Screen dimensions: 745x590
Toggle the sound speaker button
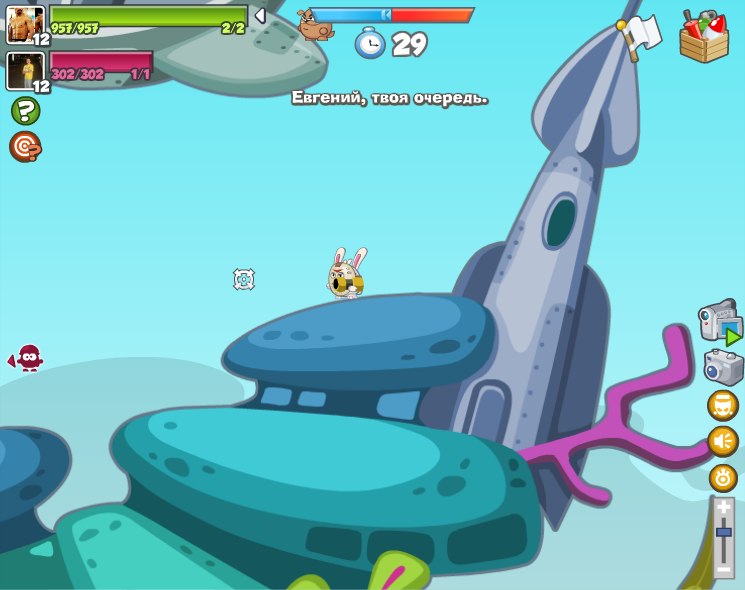[723, 441]
